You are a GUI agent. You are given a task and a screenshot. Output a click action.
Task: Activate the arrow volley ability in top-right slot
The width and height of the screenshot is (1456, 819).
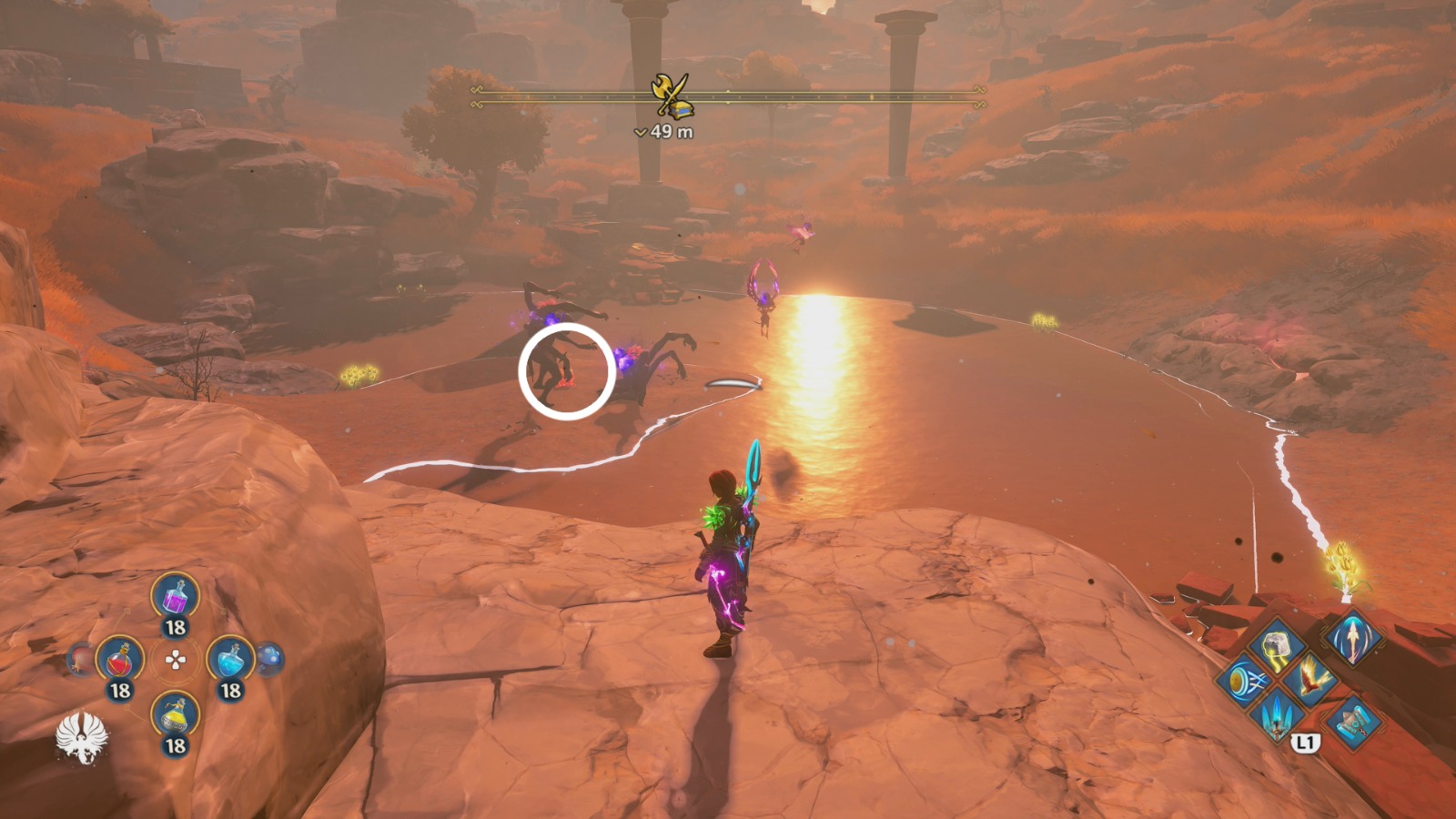pos(1354,640)
